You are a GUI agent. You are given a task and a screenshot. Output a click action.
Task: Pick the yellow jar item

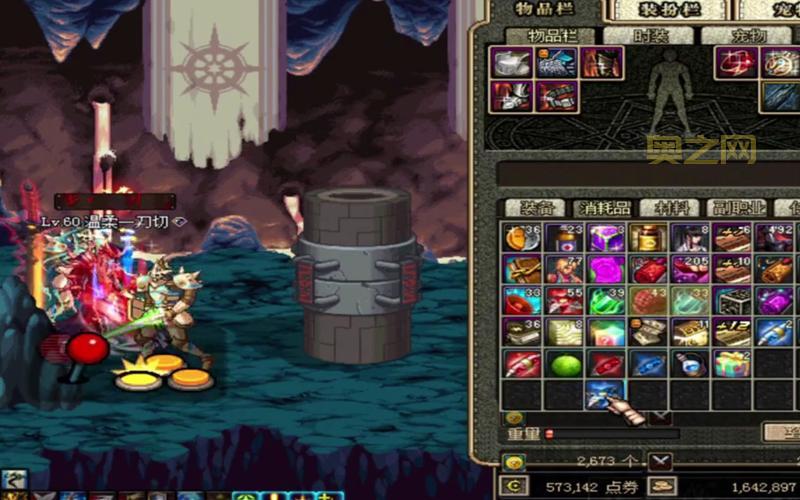tap(648, 238)
